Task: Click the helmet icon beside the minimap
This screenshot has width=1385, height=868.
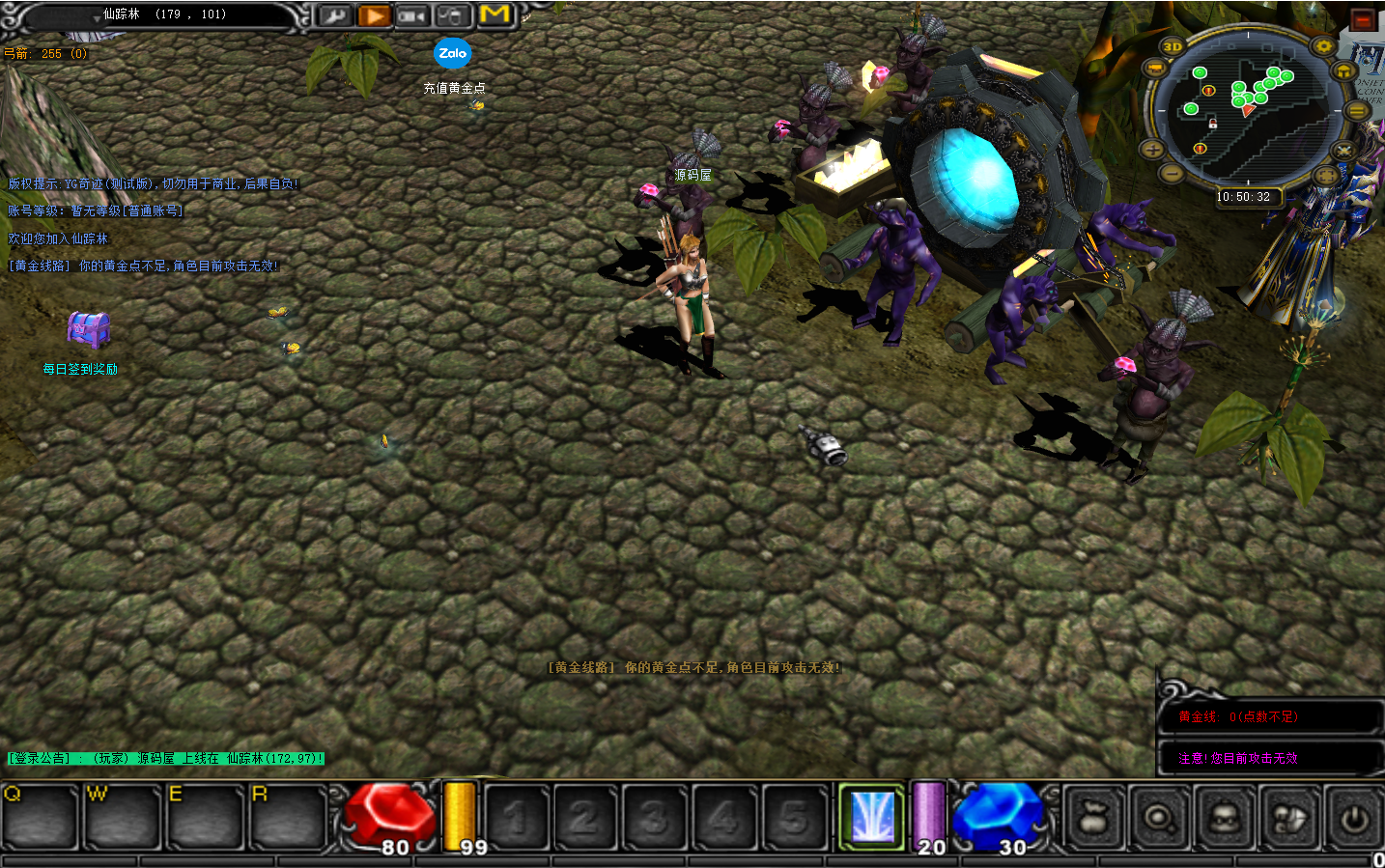Action: coord(1343,71)
